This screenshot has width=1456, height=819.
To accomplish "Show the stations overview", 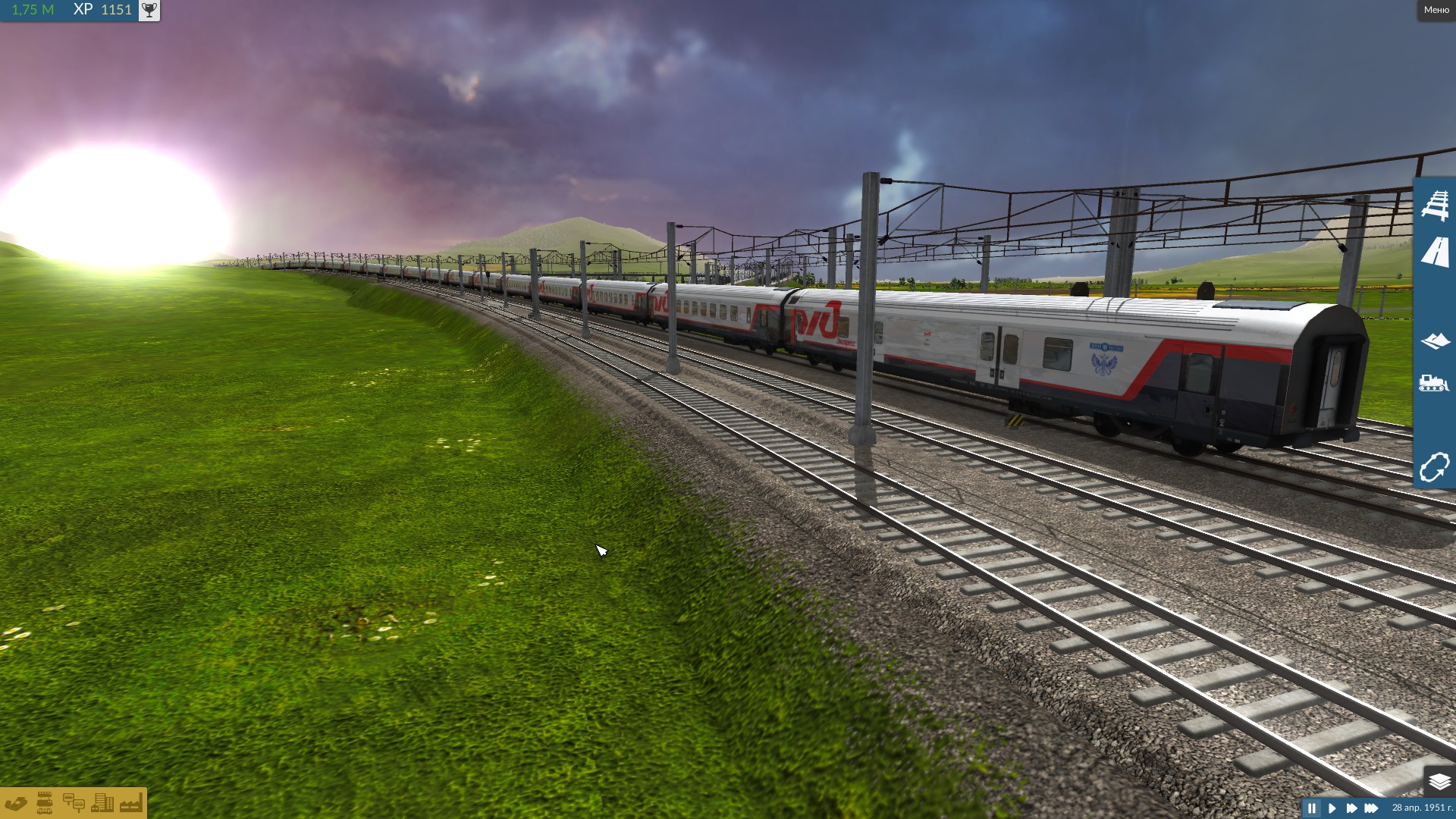I will pyautogui.click(x=74, y=802).
